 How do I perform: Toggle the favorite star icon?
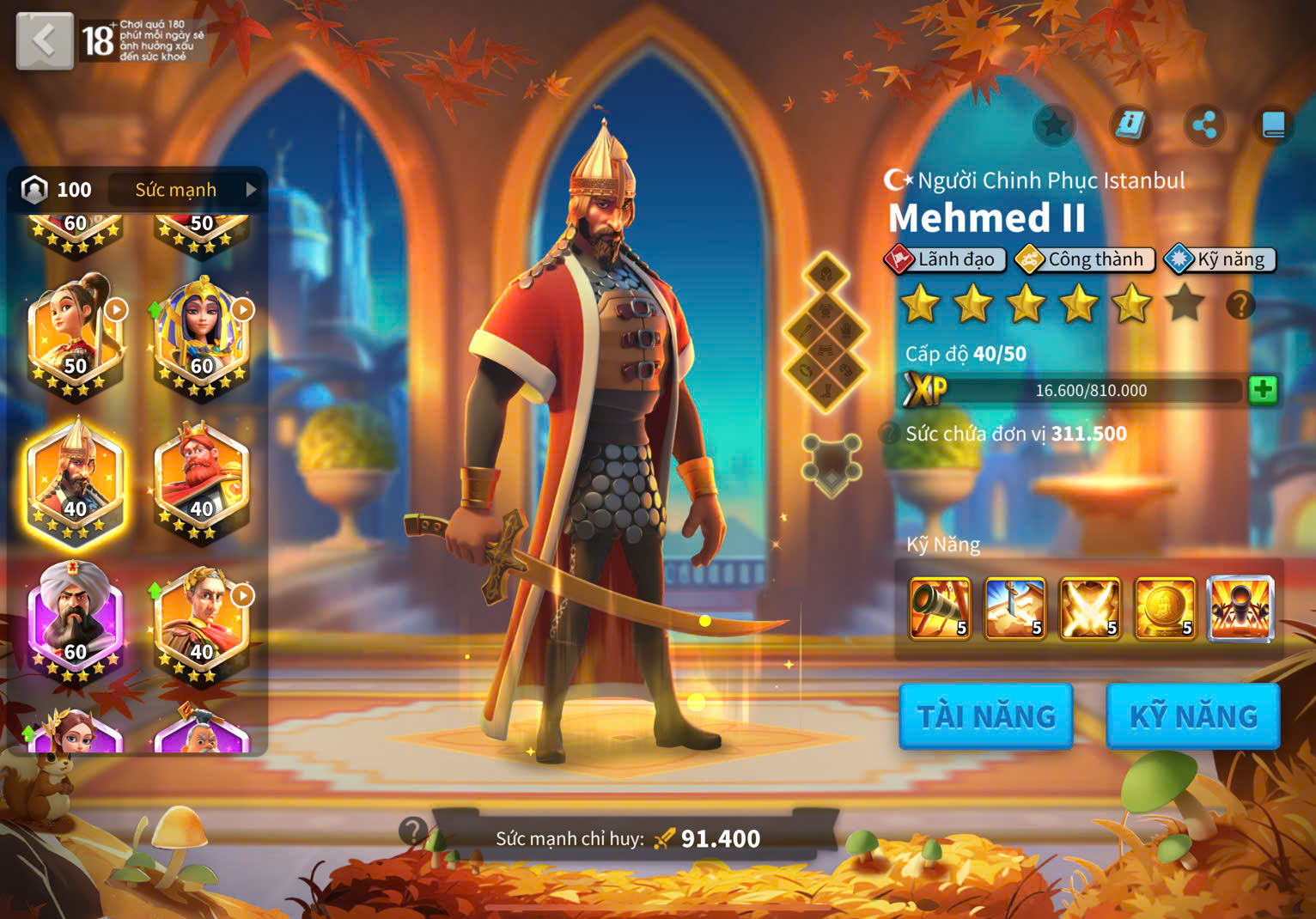pyautogui.click(x=1054, y=125)
